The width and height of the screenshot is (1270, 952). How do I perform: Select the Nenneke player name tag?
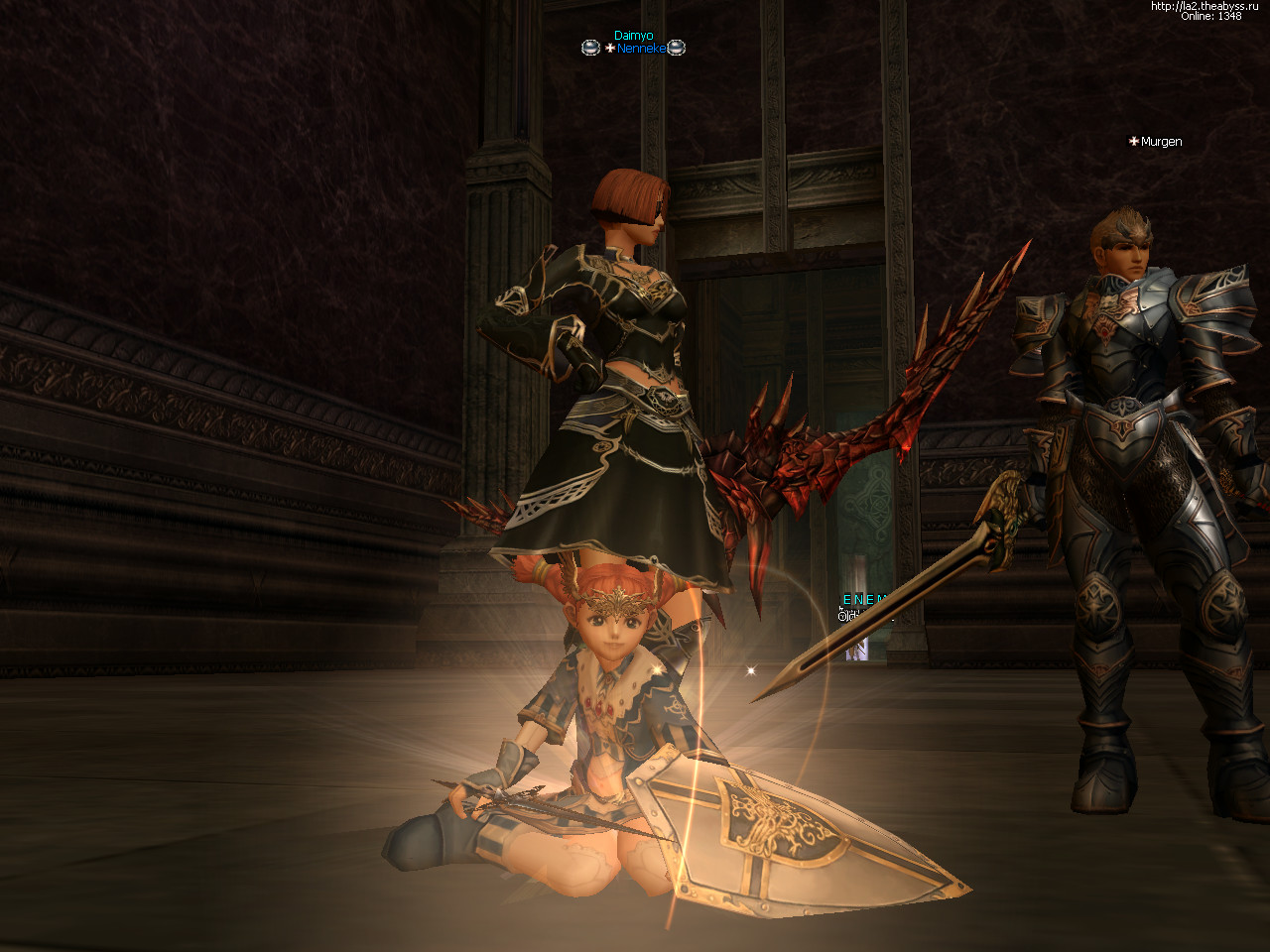click(640, 49)
